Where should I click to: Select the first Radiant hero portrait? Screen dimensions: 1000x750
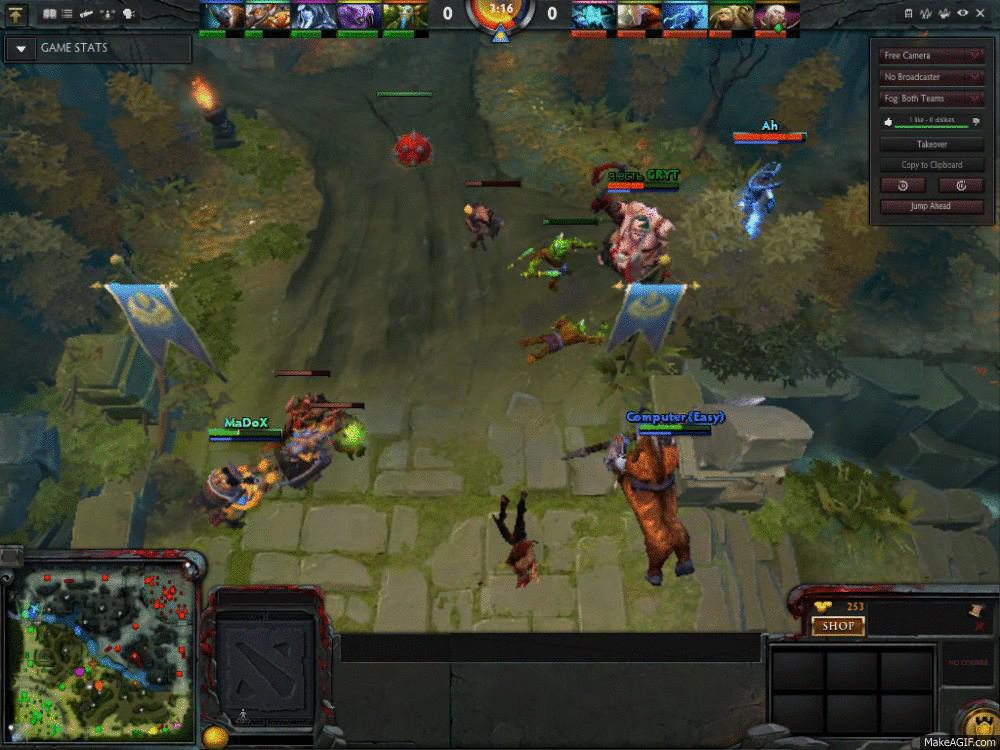pyautogui.click(x=223, y=15)
